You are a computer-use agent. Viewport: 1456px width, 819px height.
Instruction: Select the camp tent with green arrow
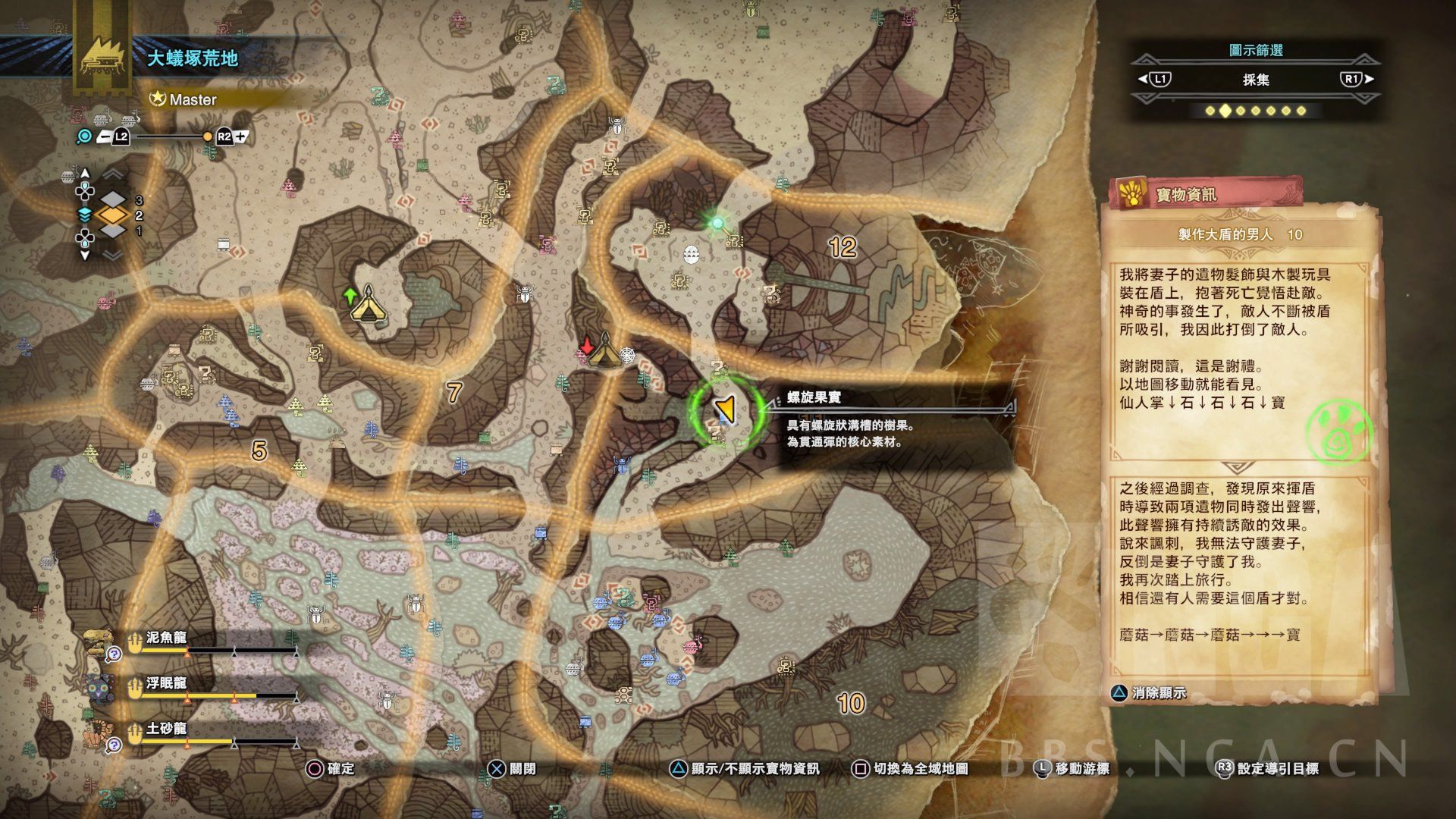coord(368,303)
